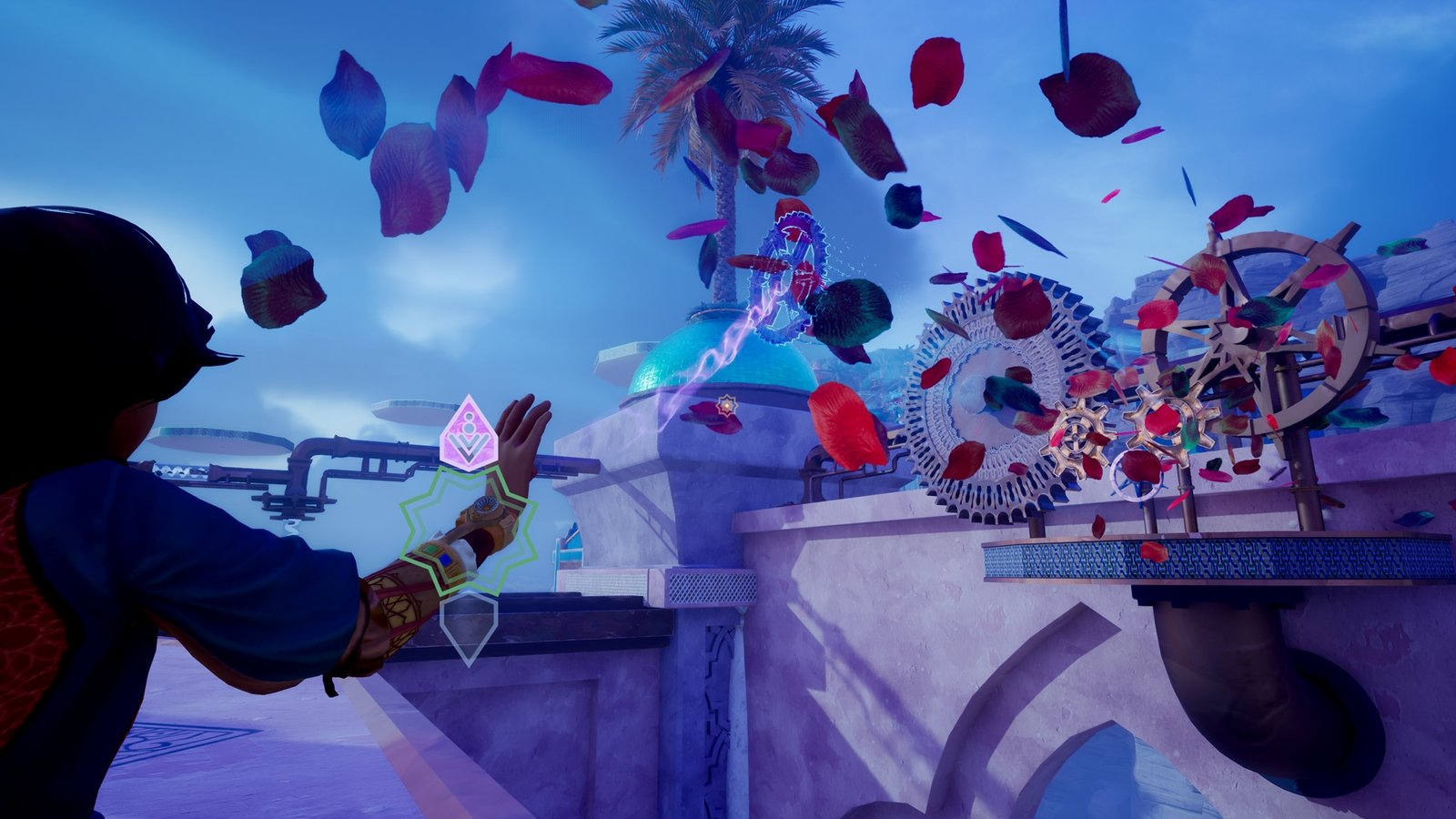Select the pink chevron gem icon
The image size is (1456, 819).
click(468, 430)
